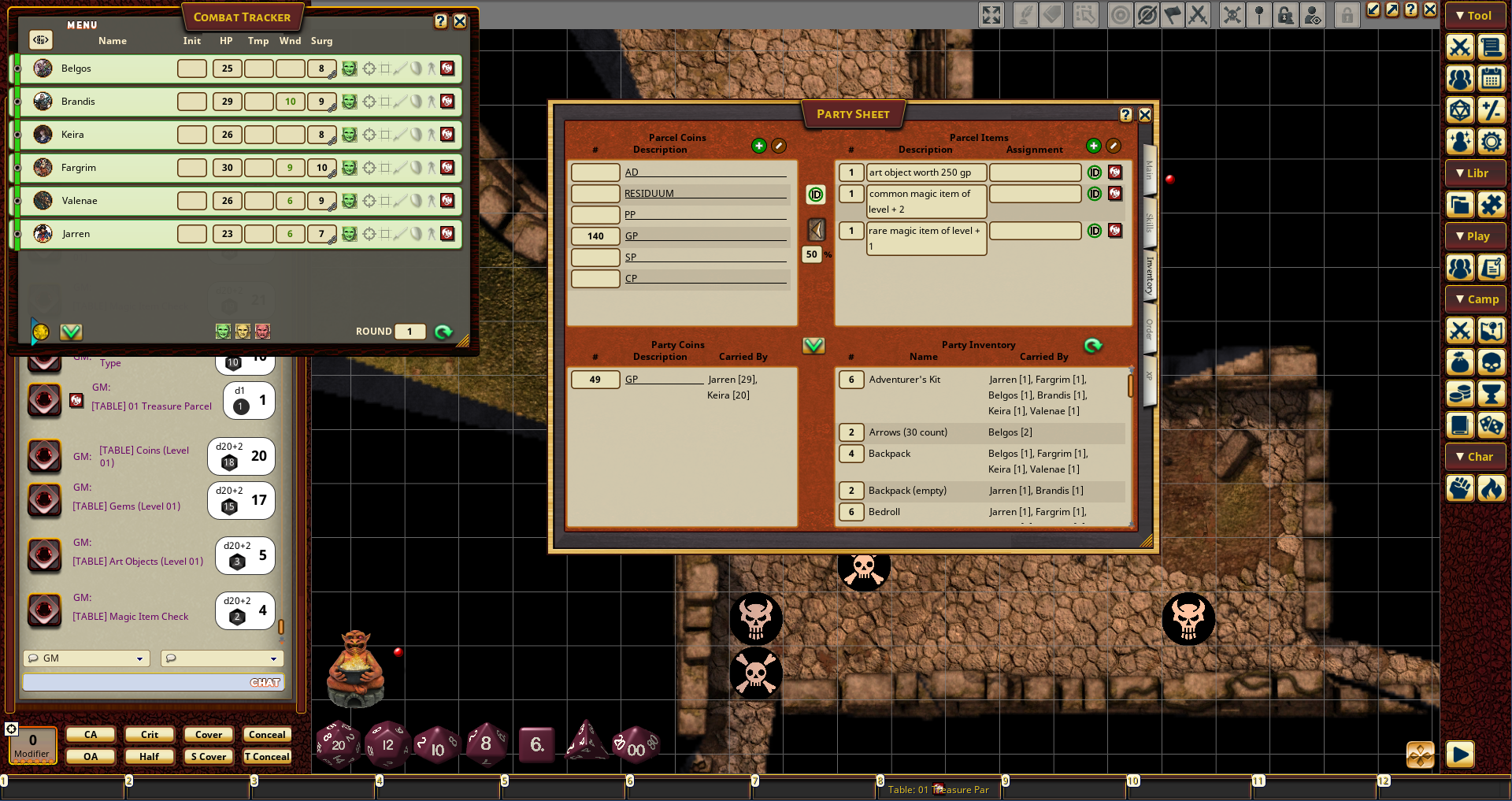
Task: Apply the T Conceal modifier
Action: (267, 757)
